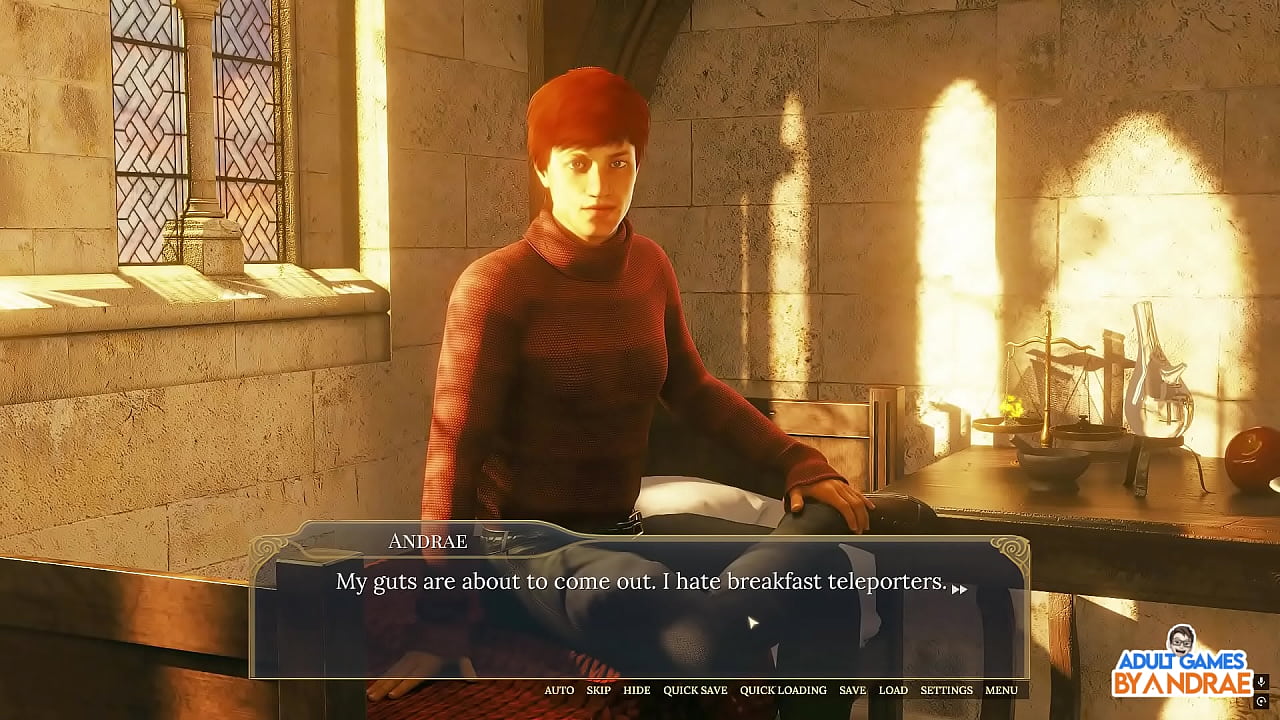Go to the main Menu

click(1001, 690)
